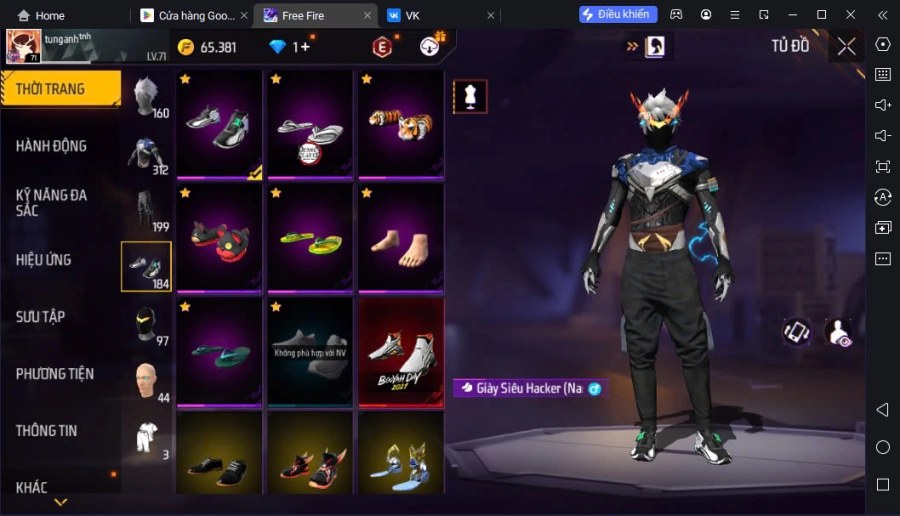The height and width of the screenshot is (516, 900).
Task: Switch to the SƯU TẬP category
Action: pos(41,317)
